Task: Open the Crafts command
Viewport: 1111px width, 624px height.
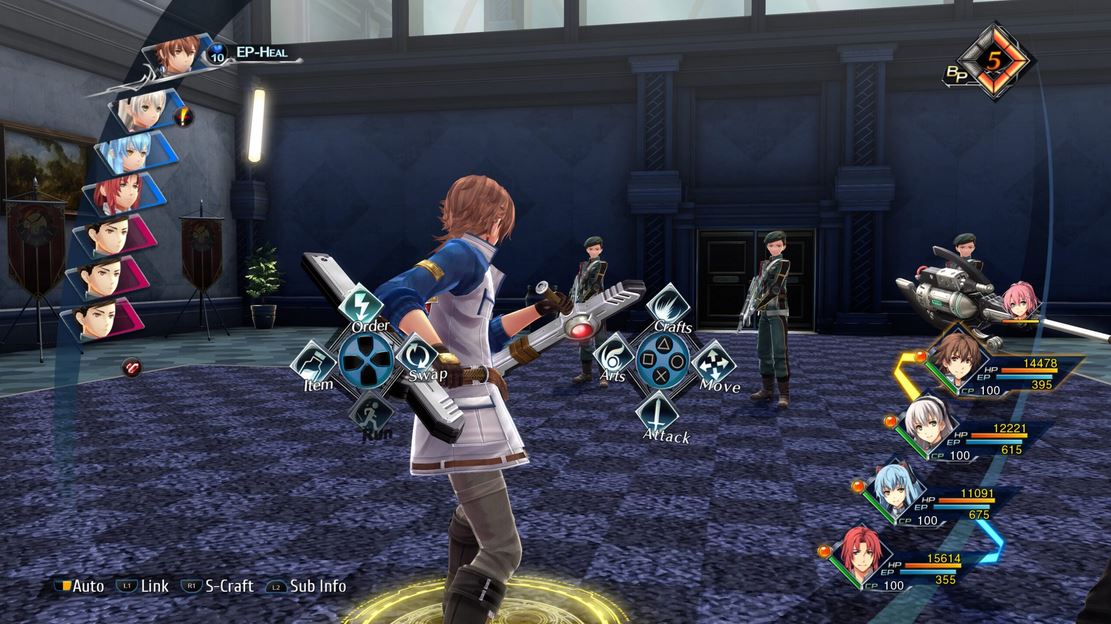Action: [x=670, y=305]
